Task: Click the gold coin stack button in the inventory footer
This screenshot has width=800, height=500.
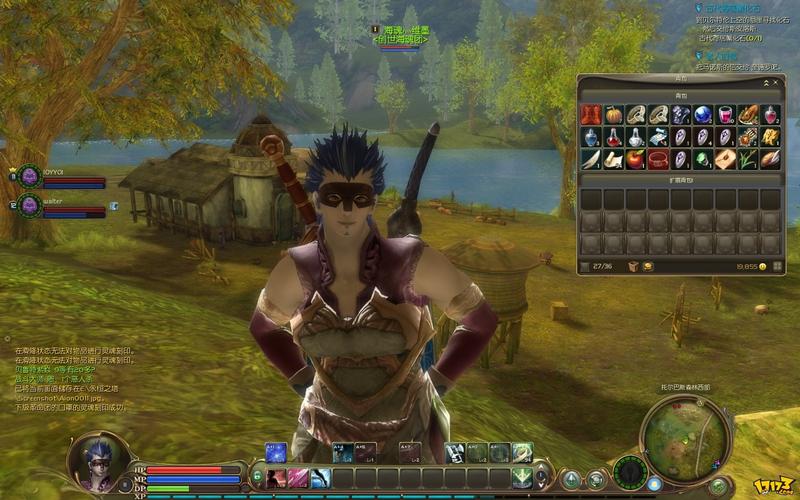Action: [648, 267]
